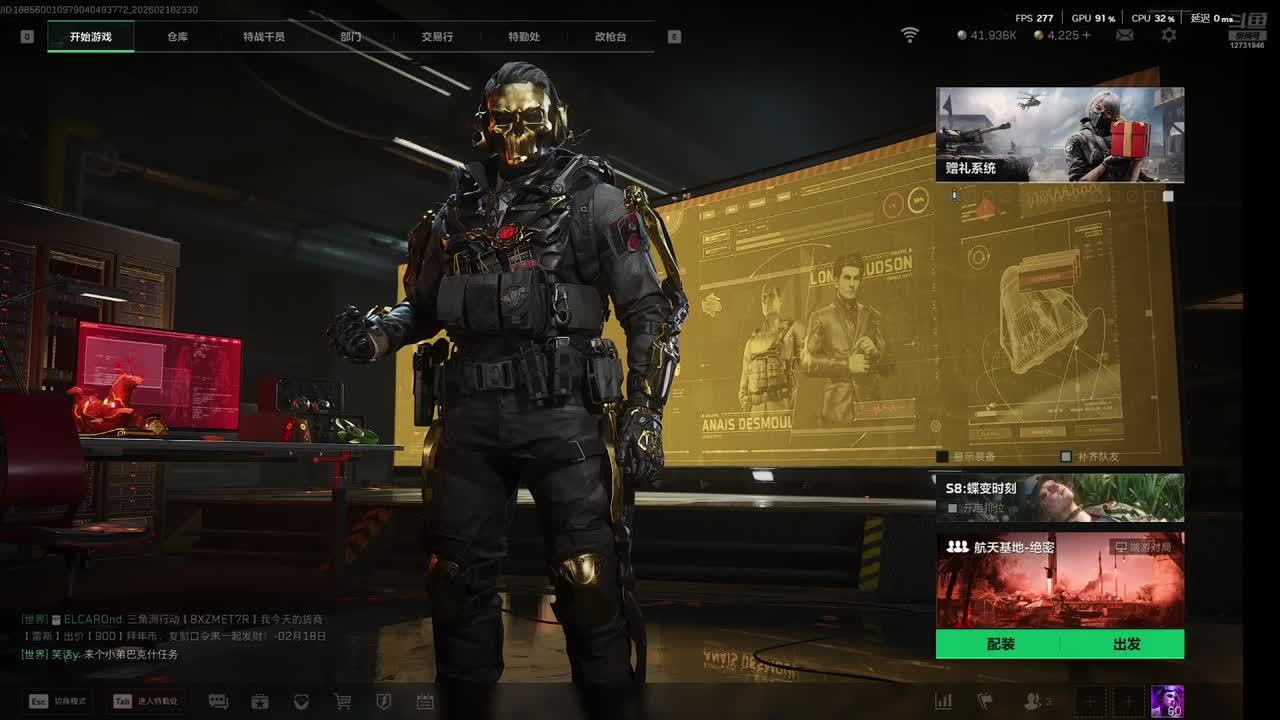This screenshot has width=1280, height=720.
Task: Open settings via the gear icon
Action: coord(1168,35)
